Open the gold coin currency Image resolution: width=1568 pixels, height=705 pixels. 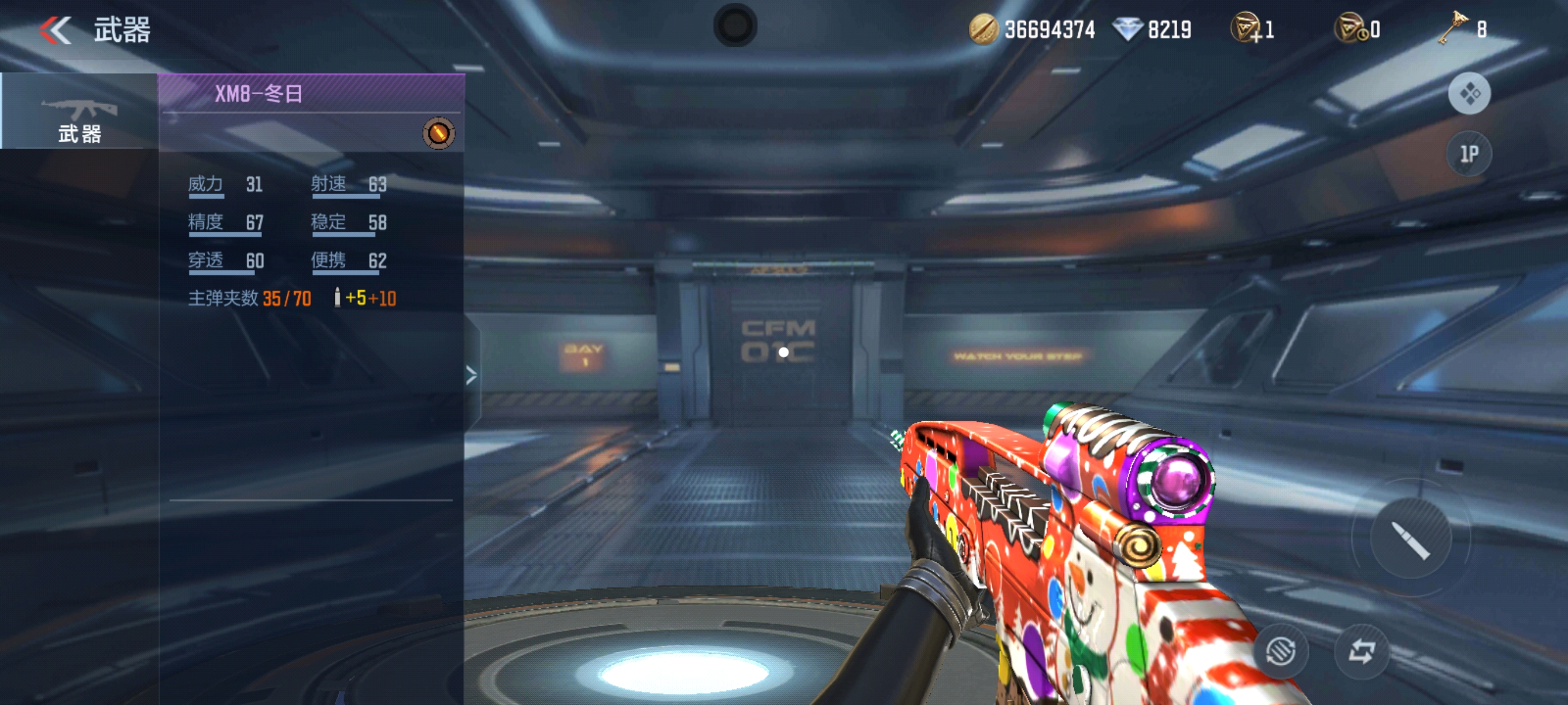(x=983, y=29)
